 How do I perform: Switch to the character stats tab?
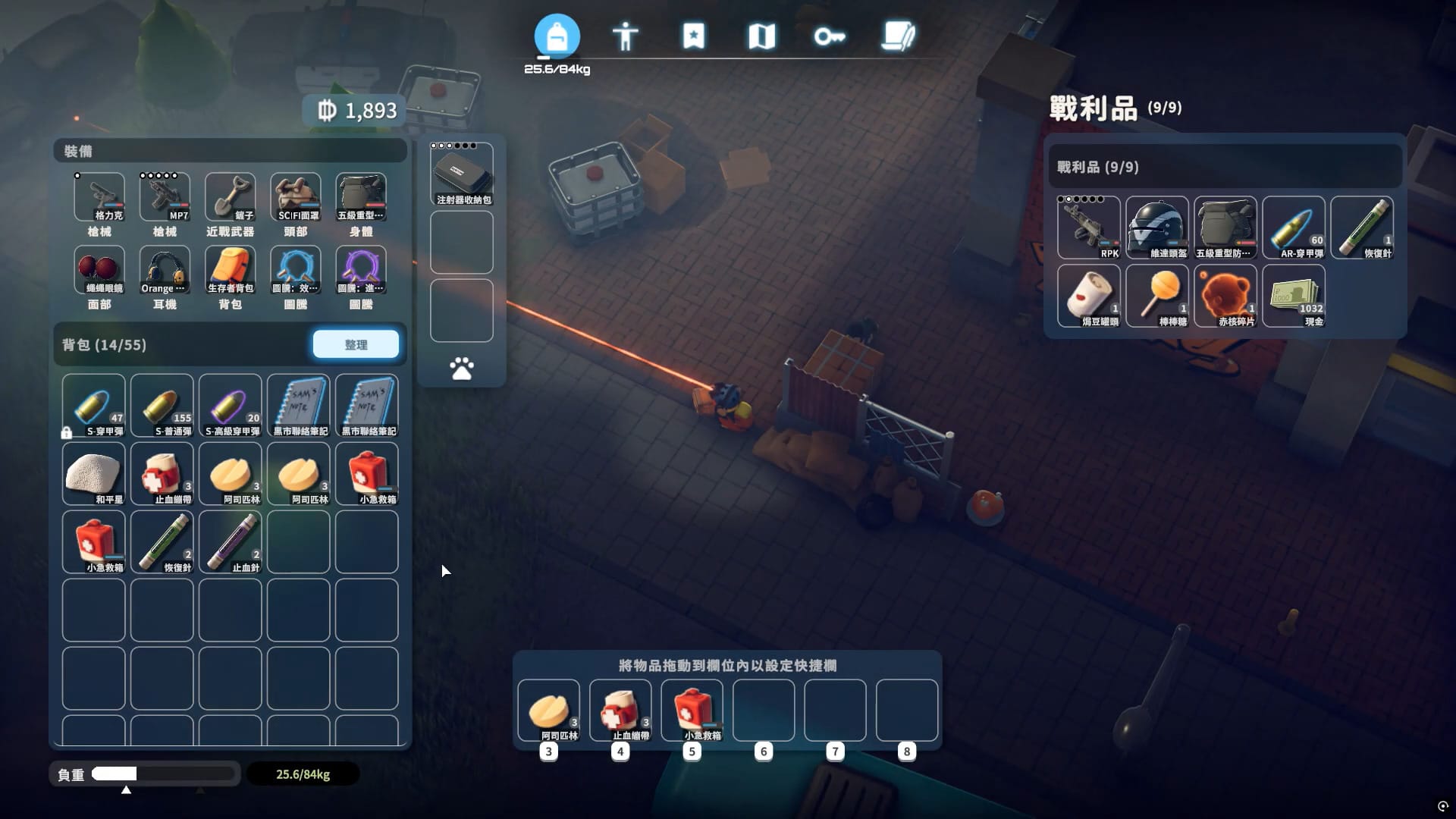(x=625, y=36)
